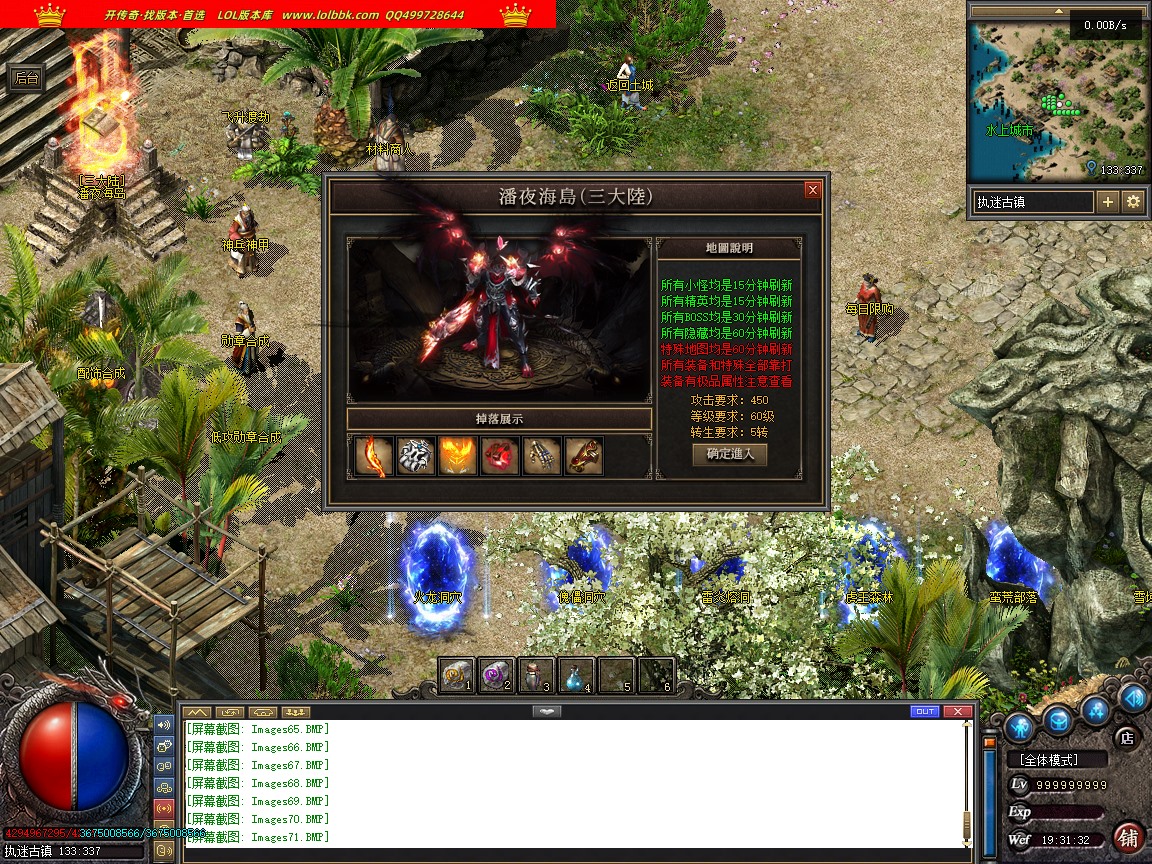Select the golden flame helmet drop icon
Image resolution: width=1152 pixels, height=864 pixels.
tap(457, 456)
